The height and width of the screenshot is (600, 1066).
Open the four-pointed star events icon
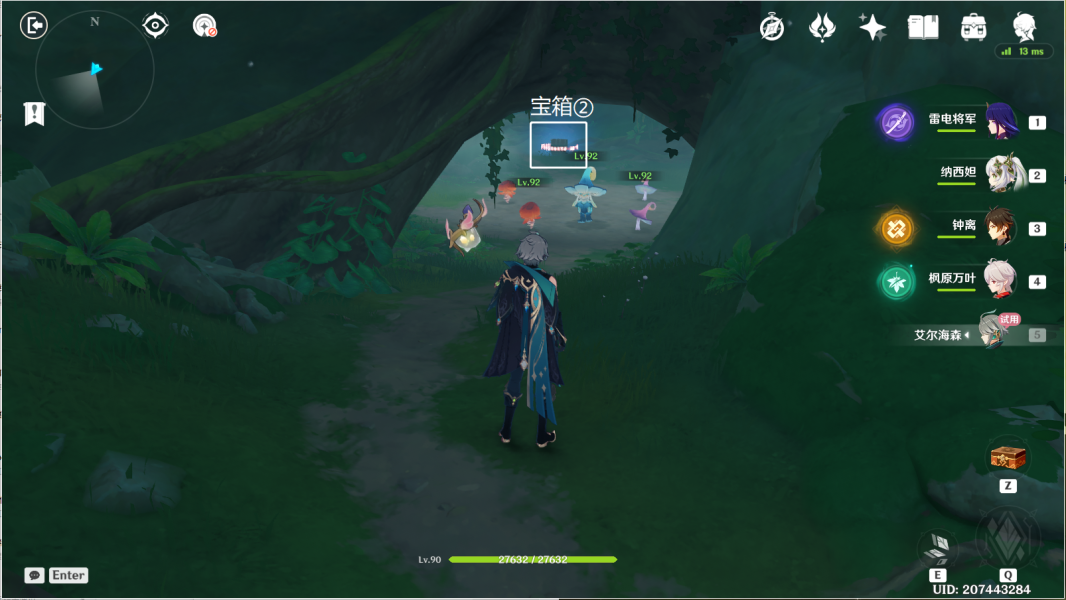click(872, 28)
